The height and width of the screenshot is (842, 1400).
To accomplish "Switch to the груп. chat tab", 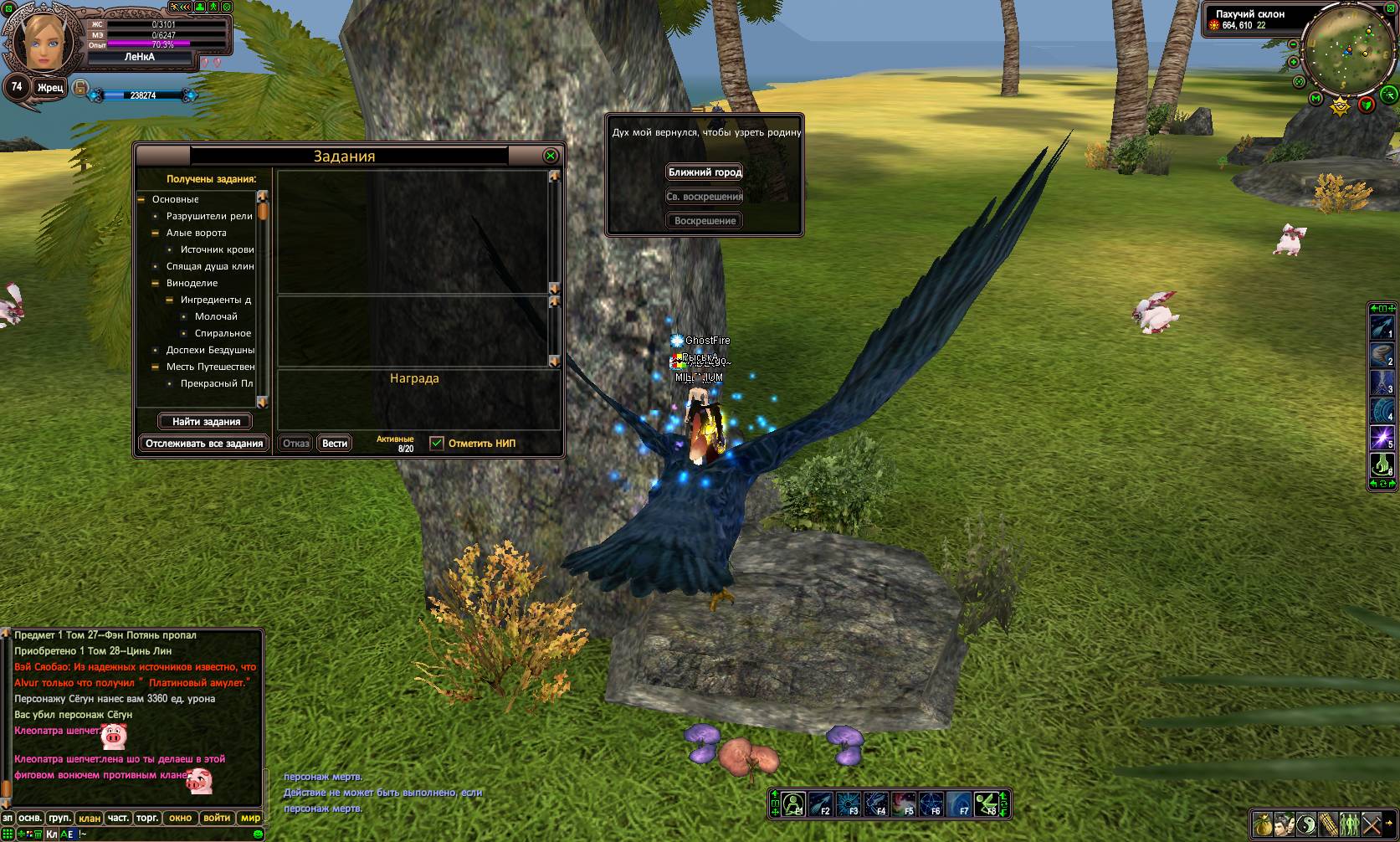I will tap(59, 818).
